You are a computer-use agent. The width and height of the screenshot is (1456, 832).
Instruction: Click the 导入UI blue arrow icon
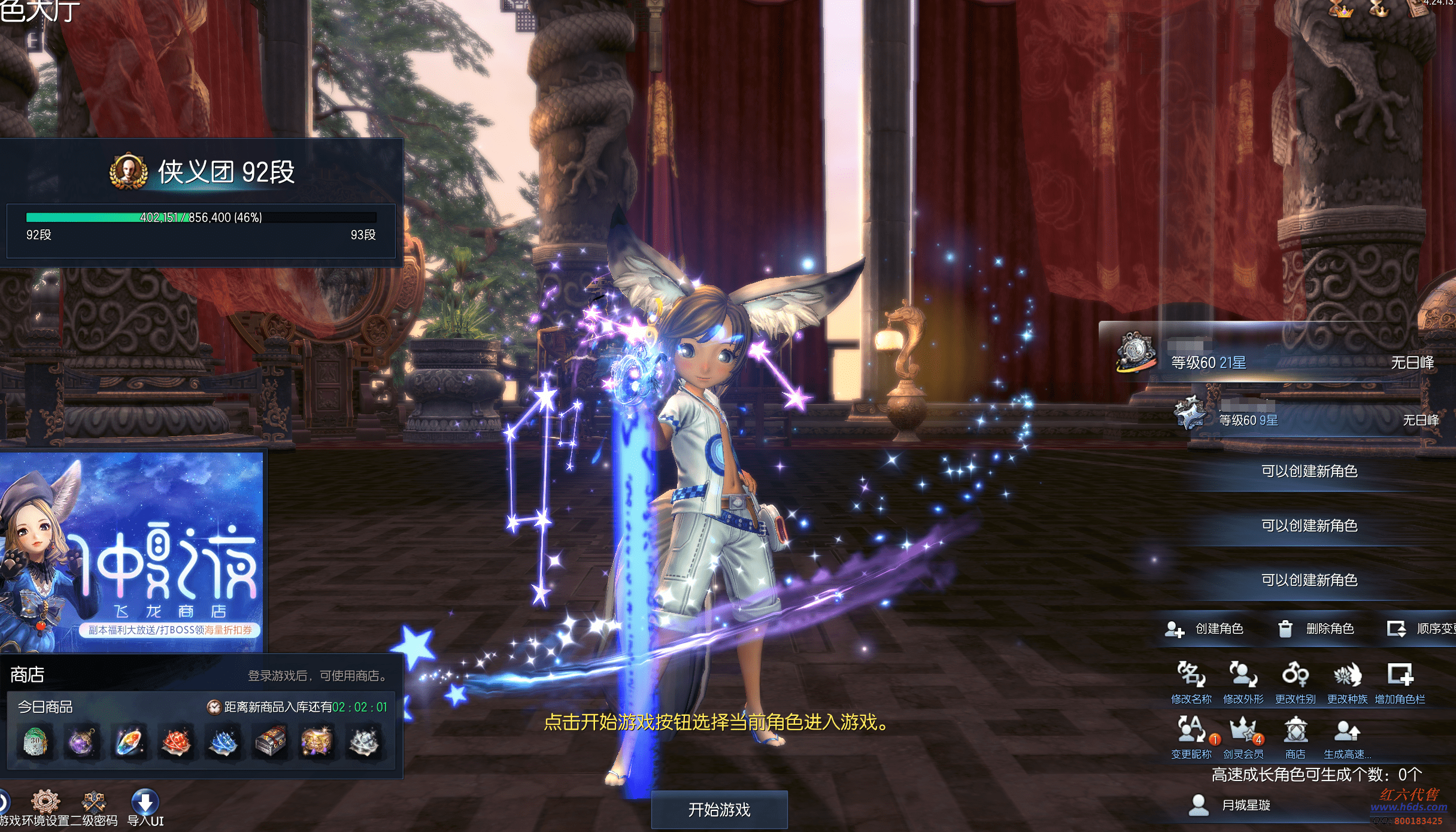coord(145,803)
